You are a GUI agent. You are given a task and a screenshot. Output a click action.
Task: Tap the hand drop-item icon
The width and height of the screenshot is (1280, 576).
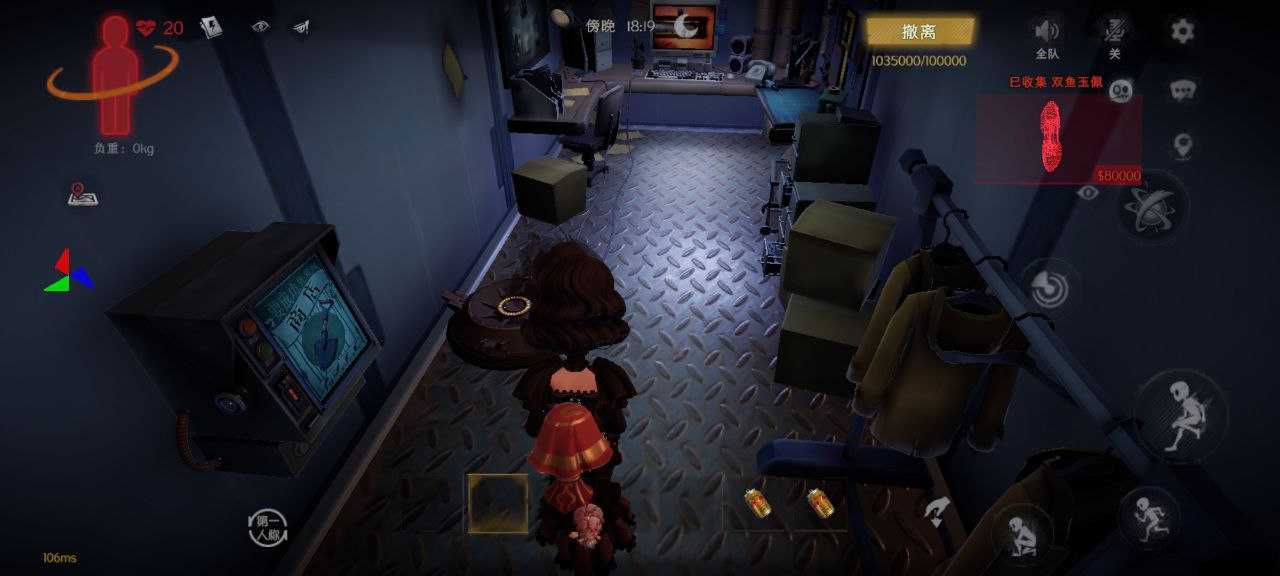coord(937,511)
